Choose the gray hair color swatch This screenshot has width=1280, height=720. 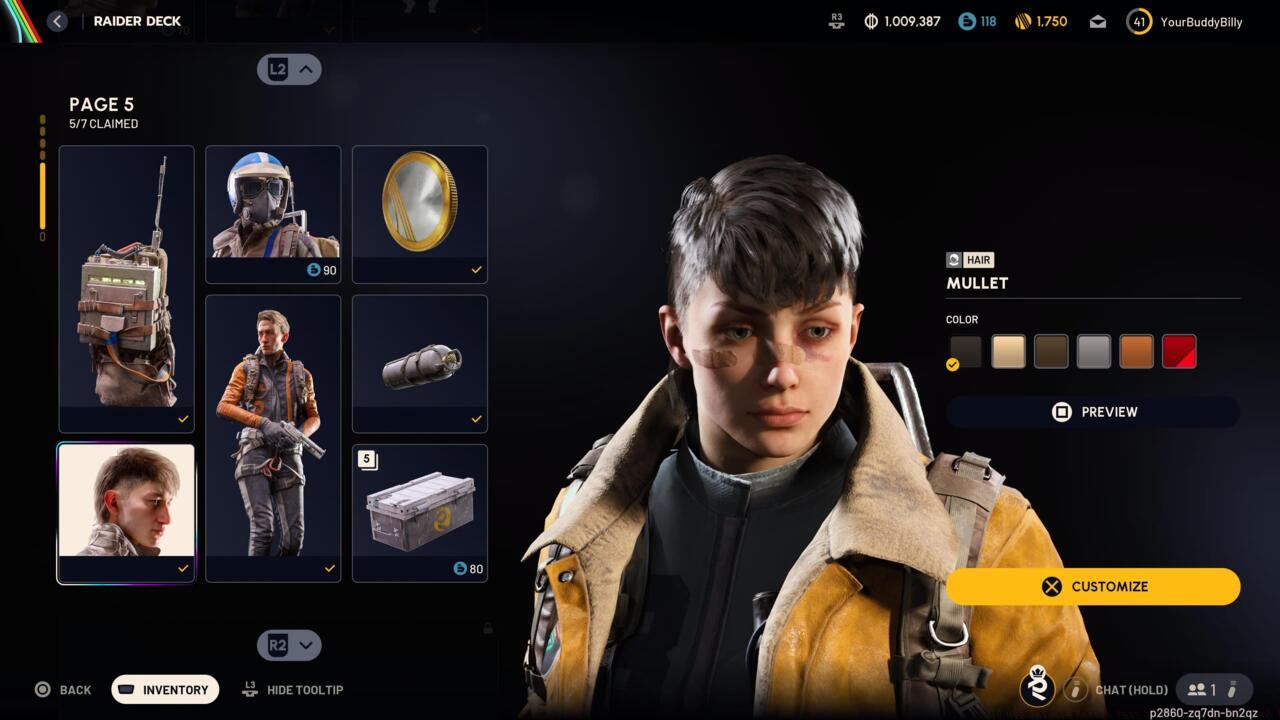pos(1094,351)
